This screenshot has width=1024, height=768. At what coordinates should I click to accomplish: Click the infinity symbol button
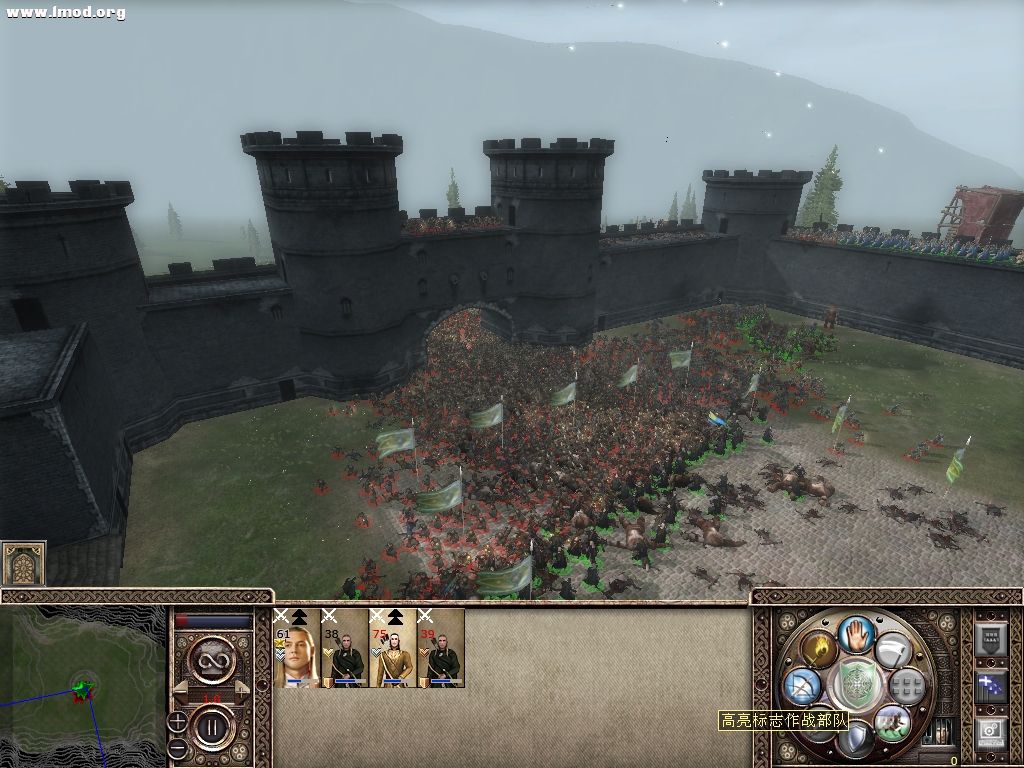click(213, 661)
